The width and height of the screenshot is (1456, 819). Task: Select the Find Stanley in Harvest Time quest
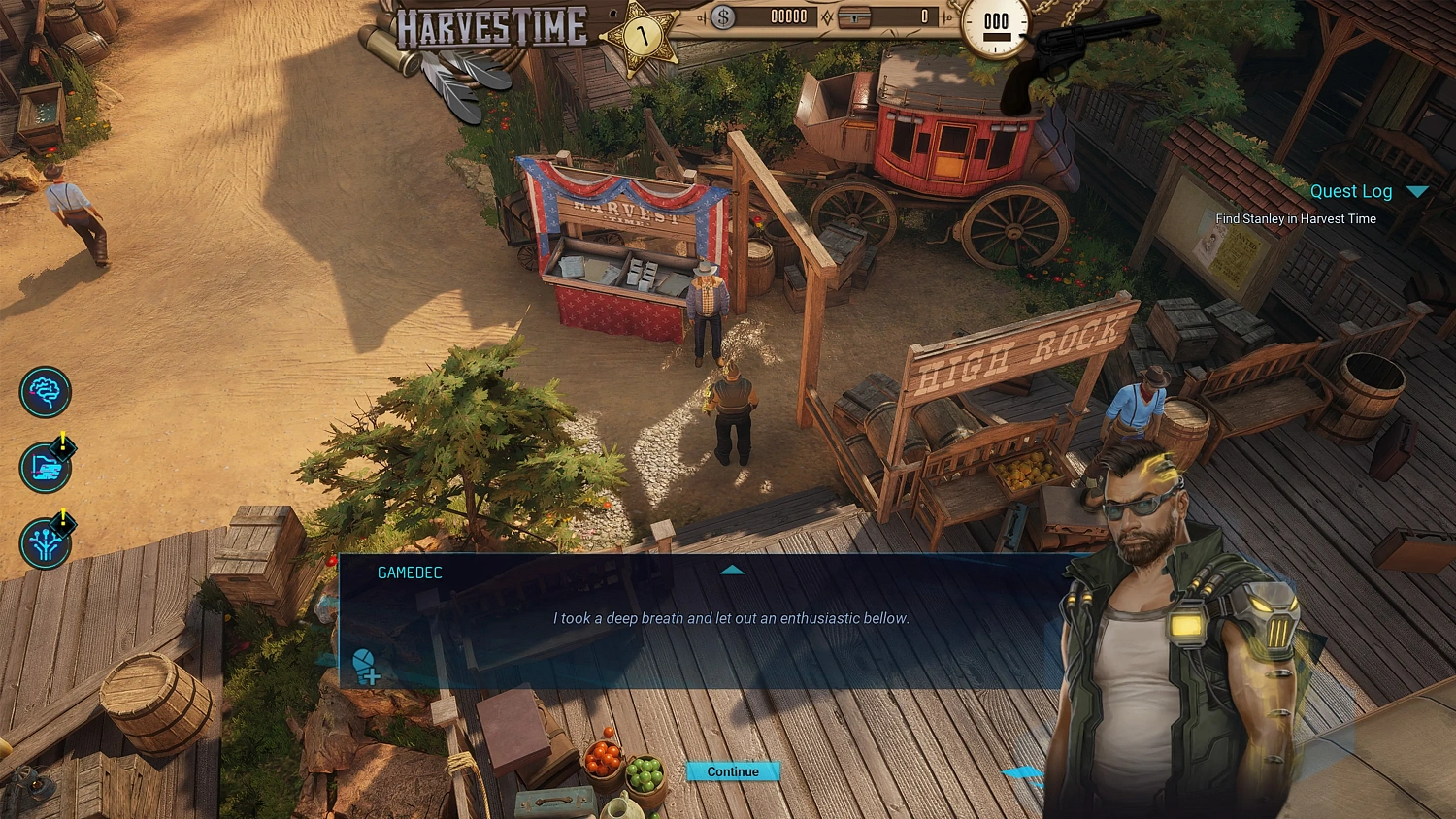tap(1295, 219)
